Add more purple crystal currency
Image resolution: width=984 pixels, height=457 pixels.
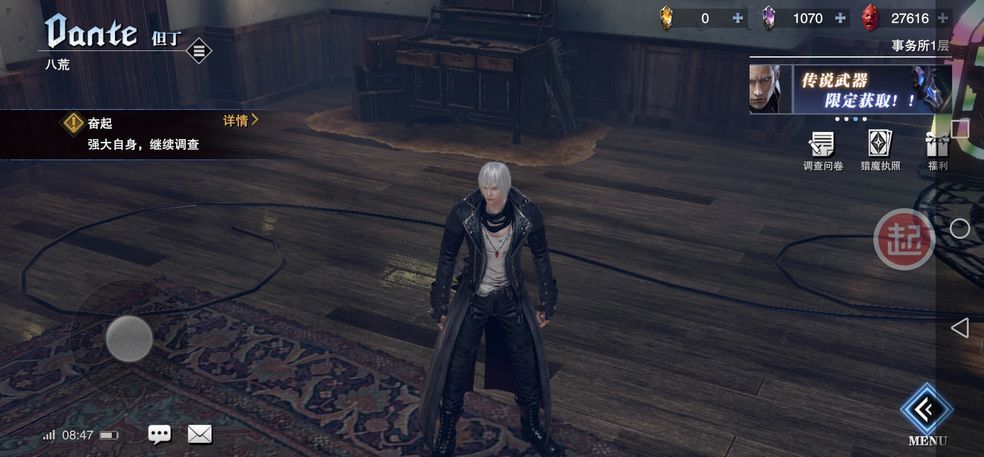840,18
